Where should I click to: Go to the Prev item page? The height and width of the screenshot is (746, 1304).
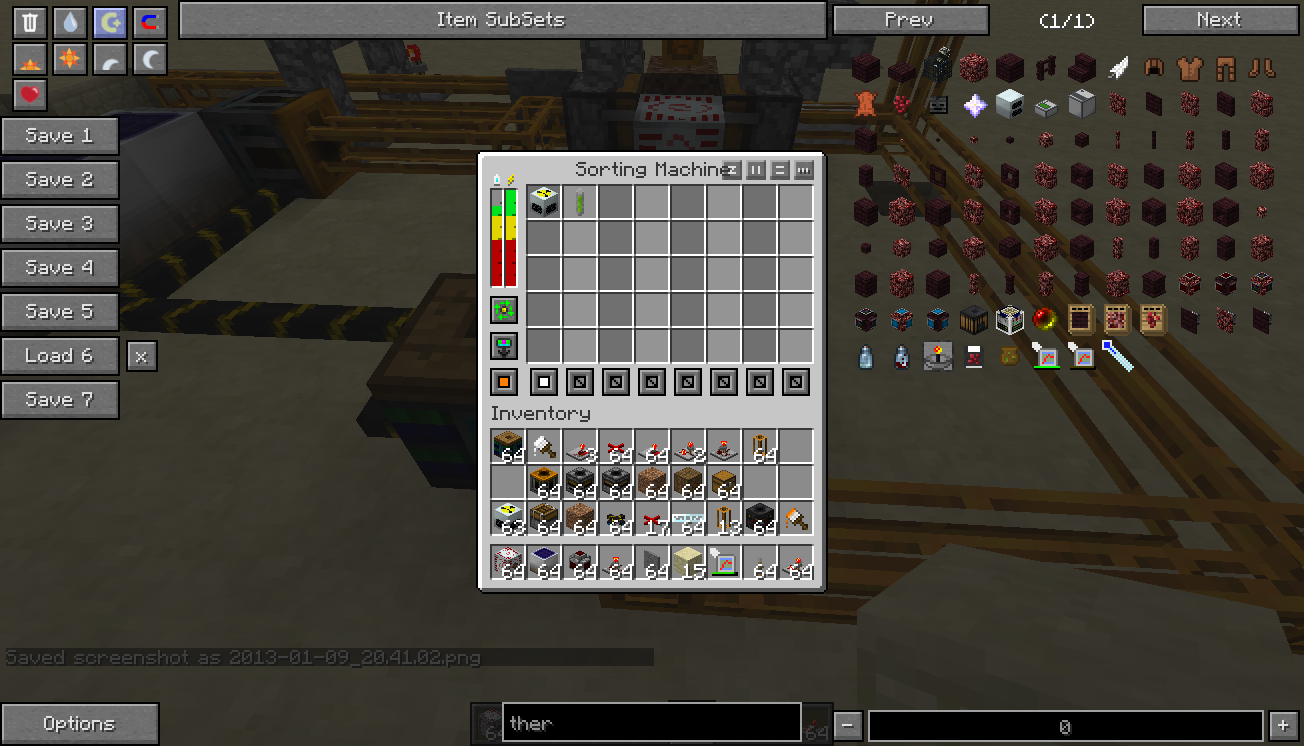(910, 20)
